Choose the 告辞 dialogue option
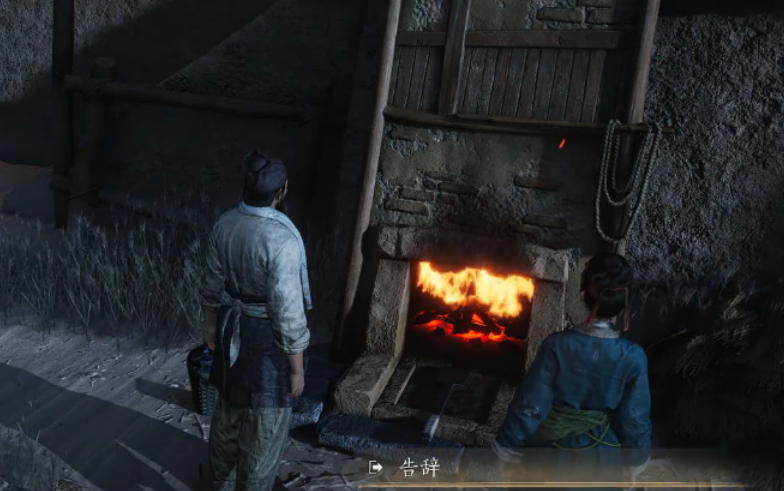The image size is (784, 491). point(419,467)
